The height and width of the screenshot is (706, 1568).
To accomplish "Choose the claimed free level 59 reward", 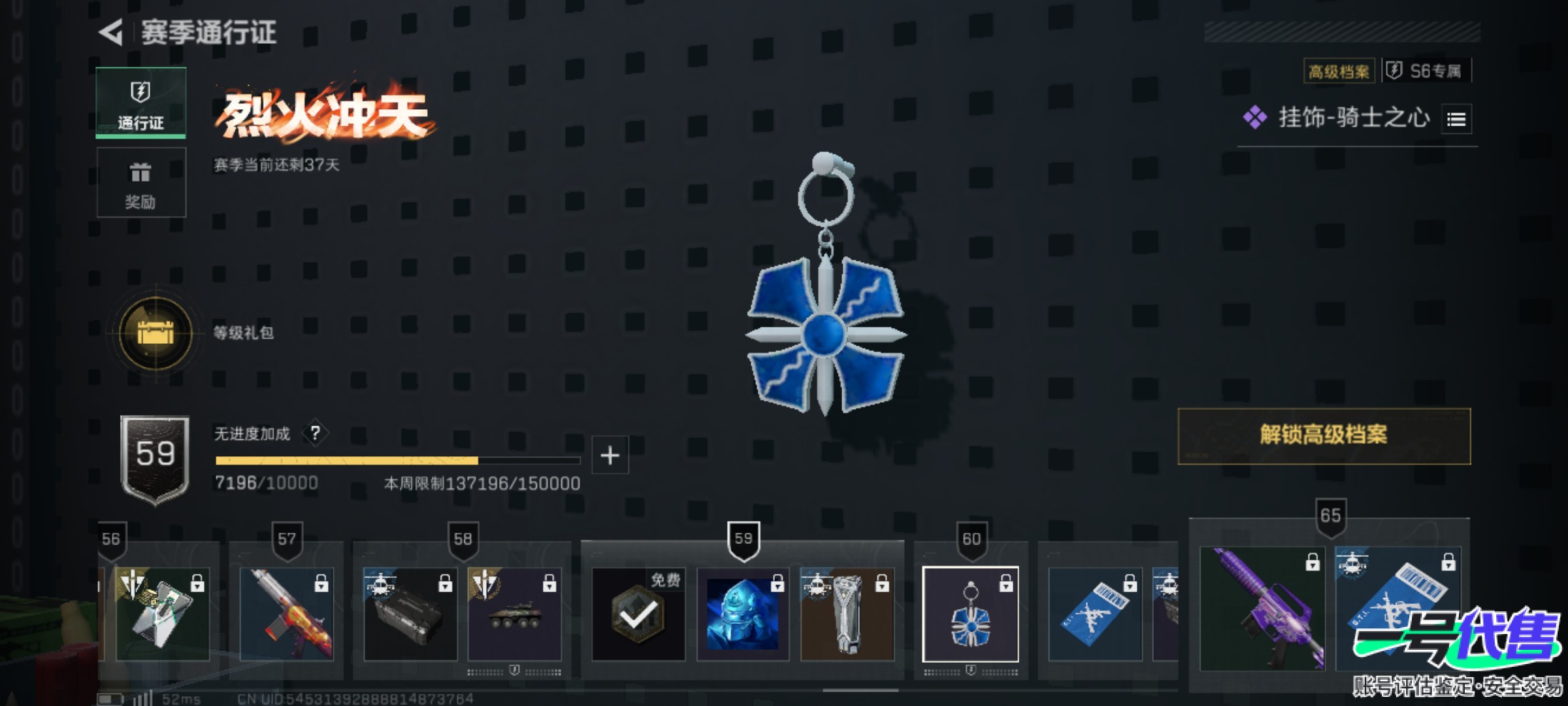I will click(x=638, y=614).
